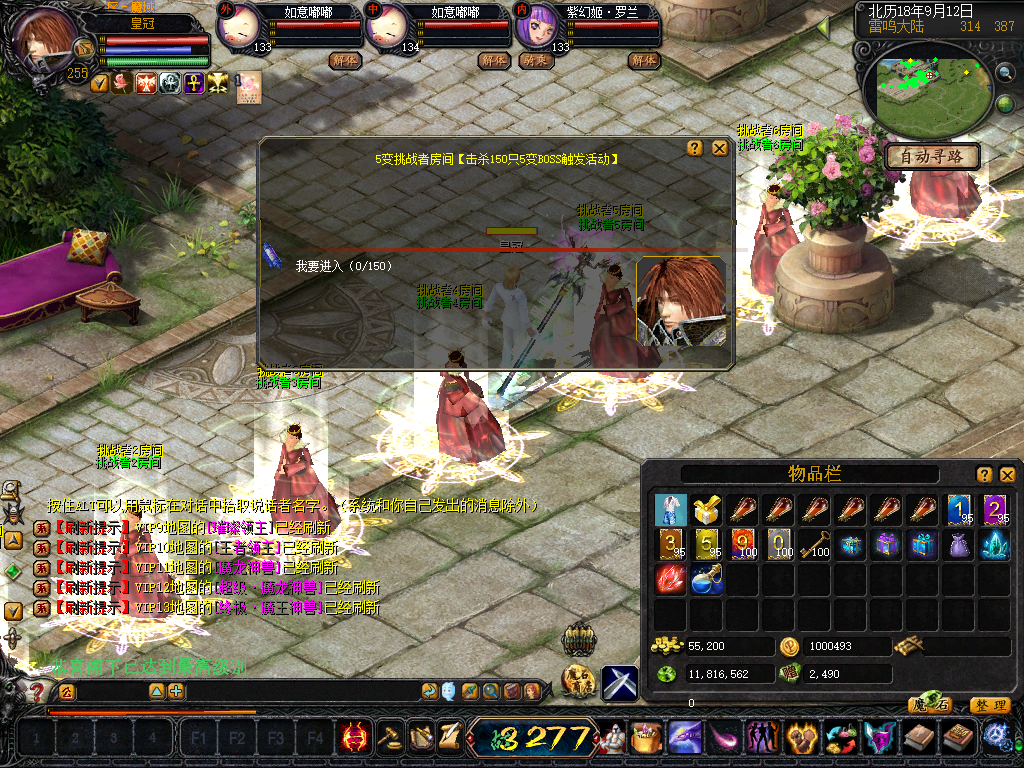Select the purple pouch item slot
The height and width of the screenshot is (768, 1024).
coord(960,545)
